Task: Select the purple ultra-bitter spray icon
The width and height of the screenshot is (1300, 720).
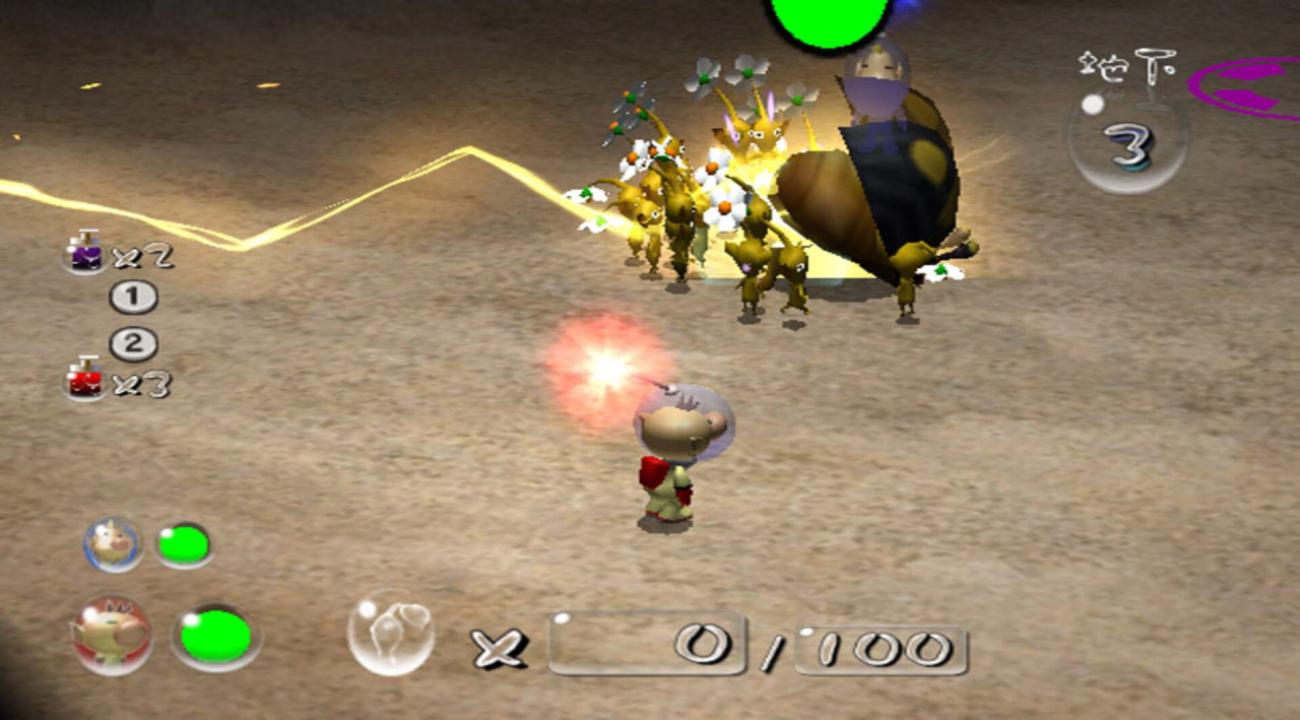Action: tap(86, 251)
